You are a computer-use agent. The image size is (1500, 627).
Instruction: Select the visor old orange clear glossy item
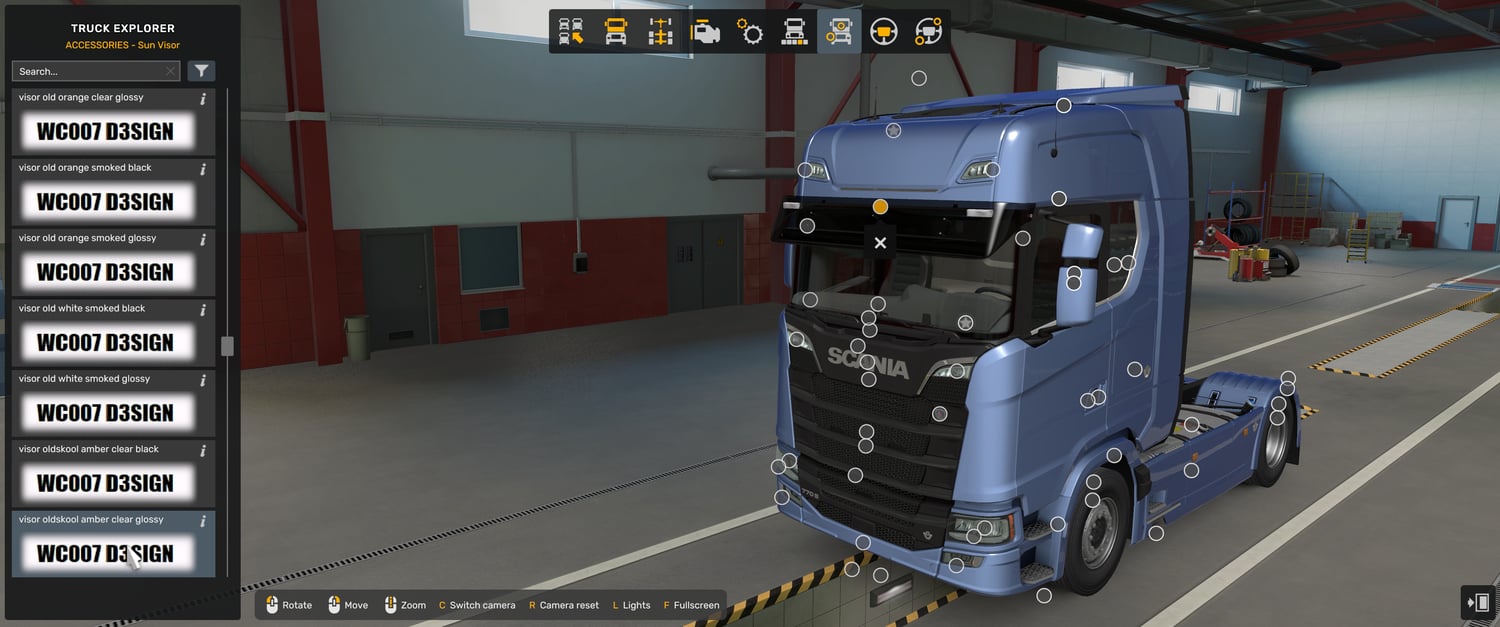coord(105,131)
